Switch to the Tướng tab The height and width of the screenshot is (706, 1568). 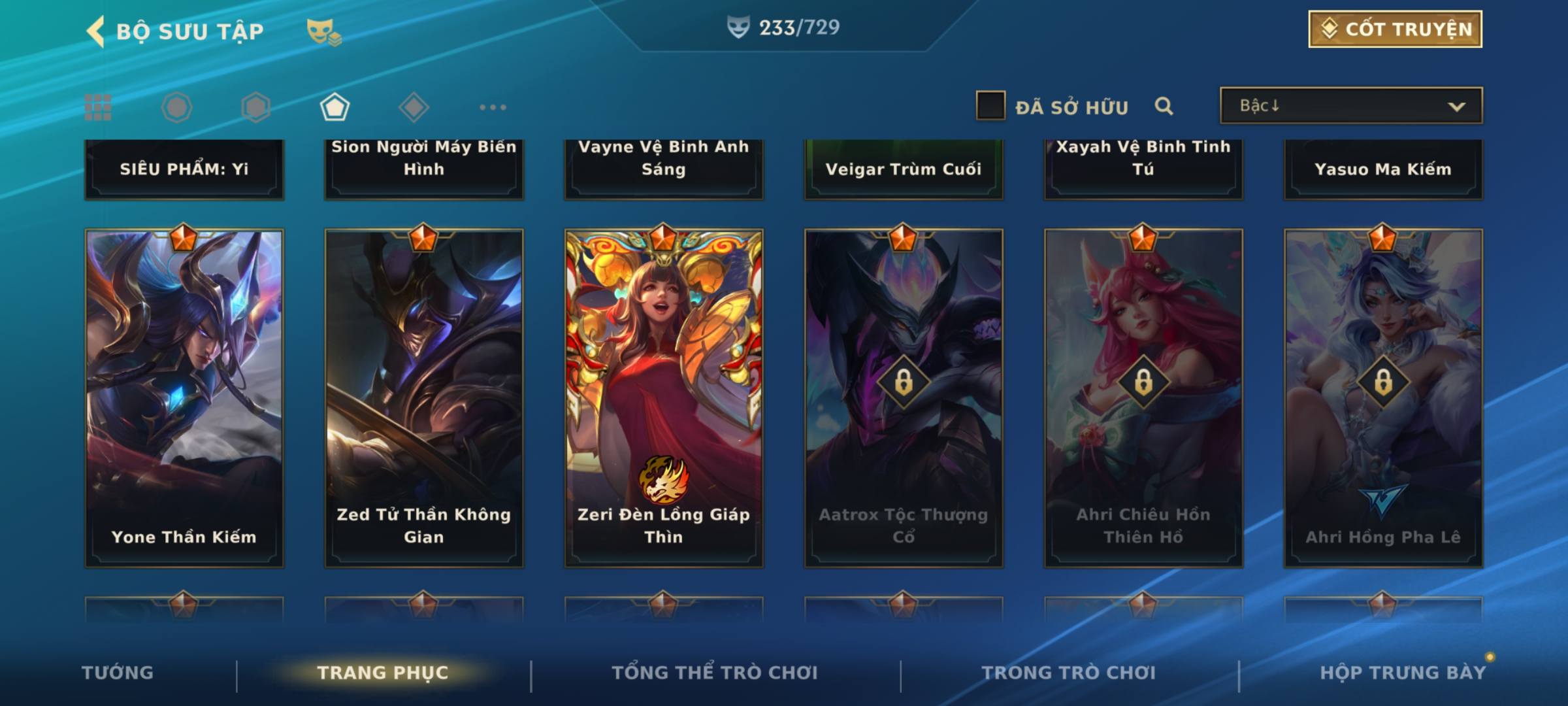pyautogui.click(x=118, y=673)
